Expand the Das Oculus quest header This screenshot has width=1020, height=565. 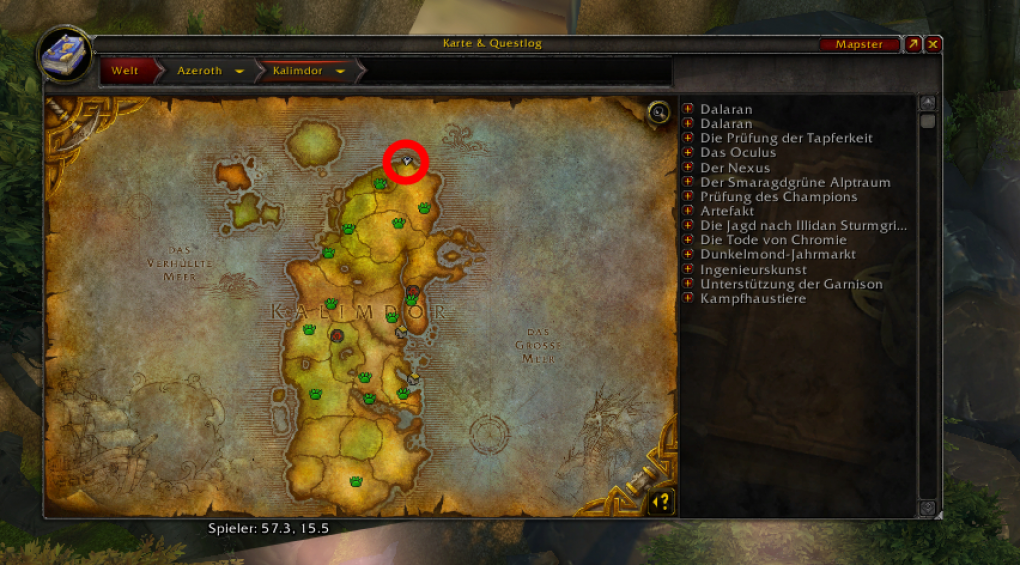[688, 153]
